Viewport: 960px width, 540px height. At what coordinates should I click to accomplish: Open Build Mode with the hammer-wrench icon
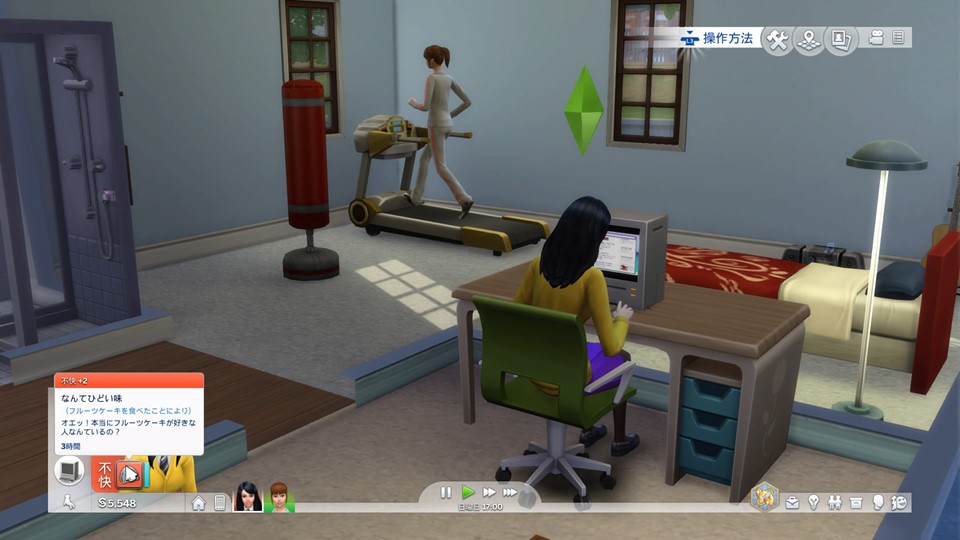(x=777, y=39)
